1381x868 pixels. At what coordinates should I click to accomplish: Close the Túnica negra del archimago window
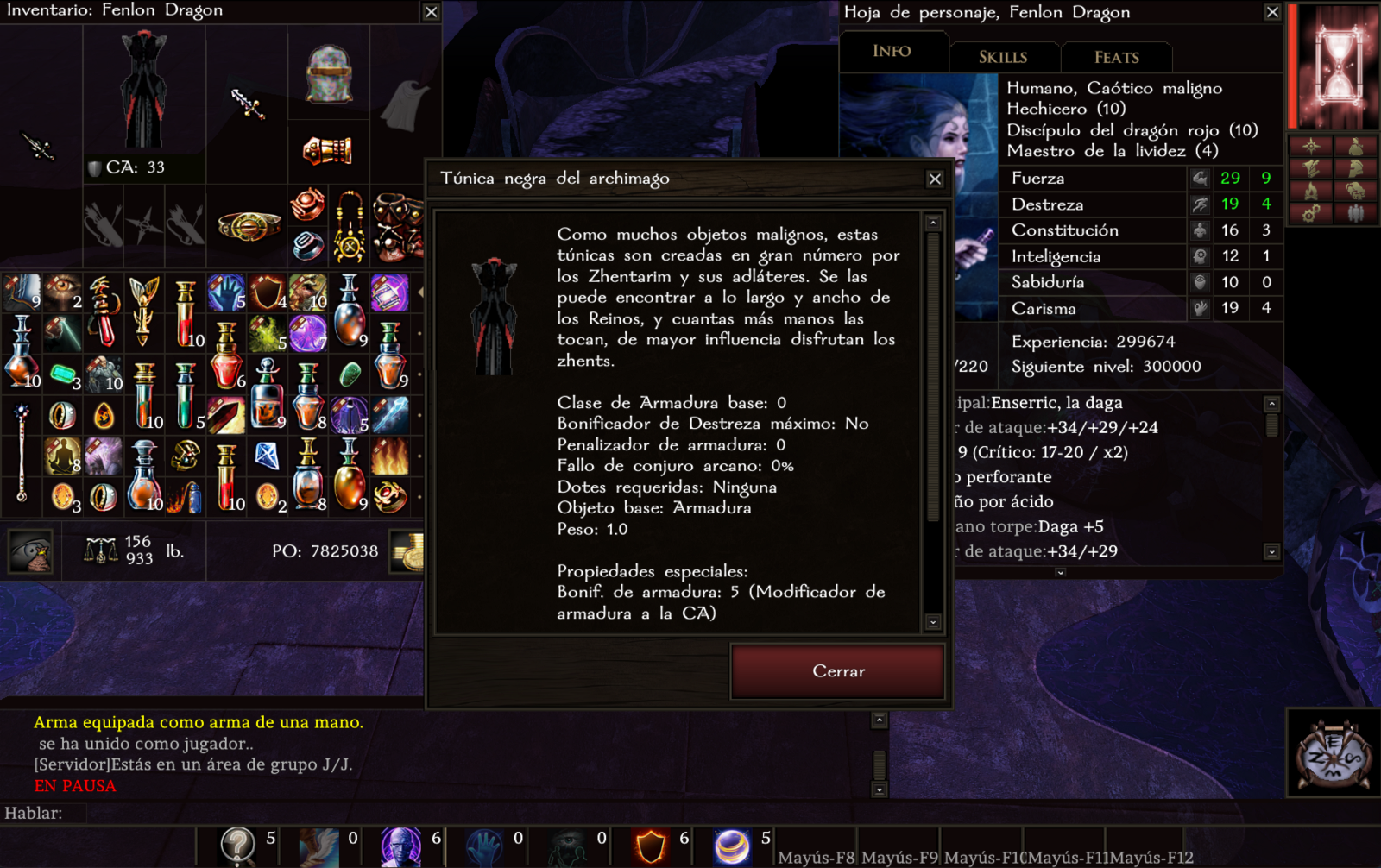pos(935,179)
